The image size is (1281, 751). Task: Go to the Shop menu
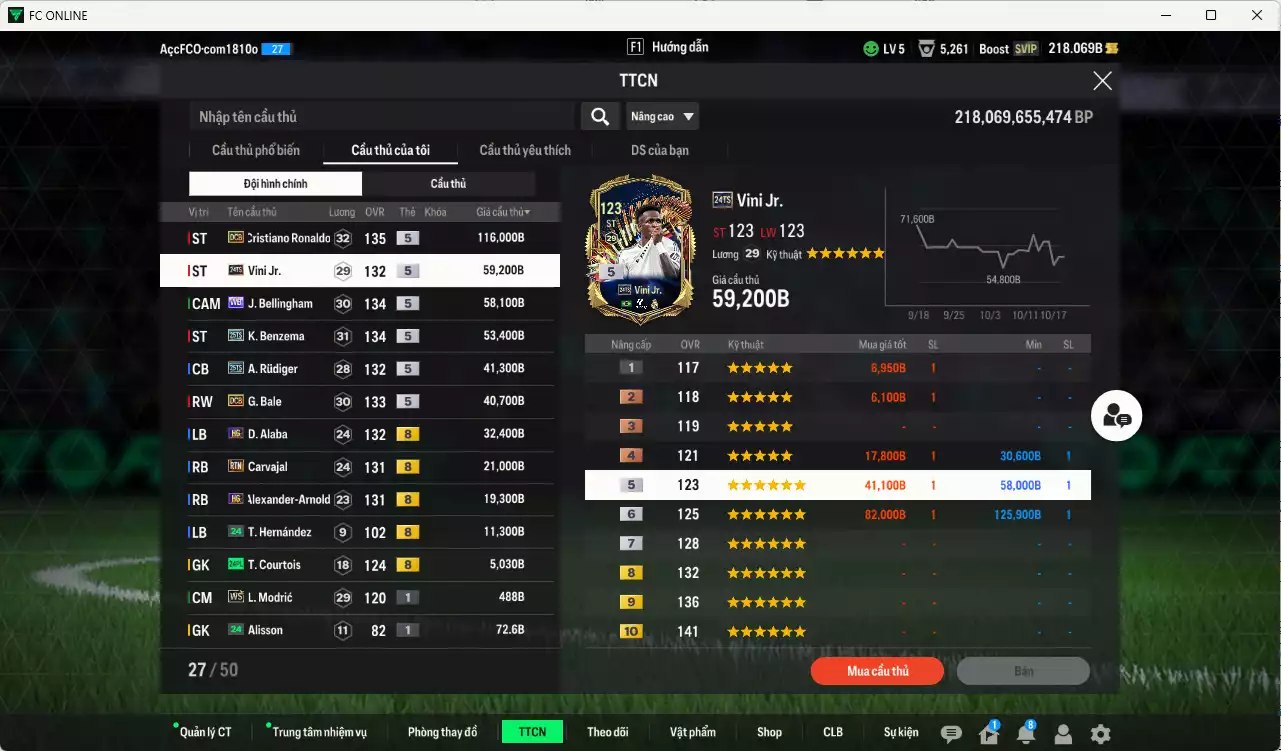[769, 732]
